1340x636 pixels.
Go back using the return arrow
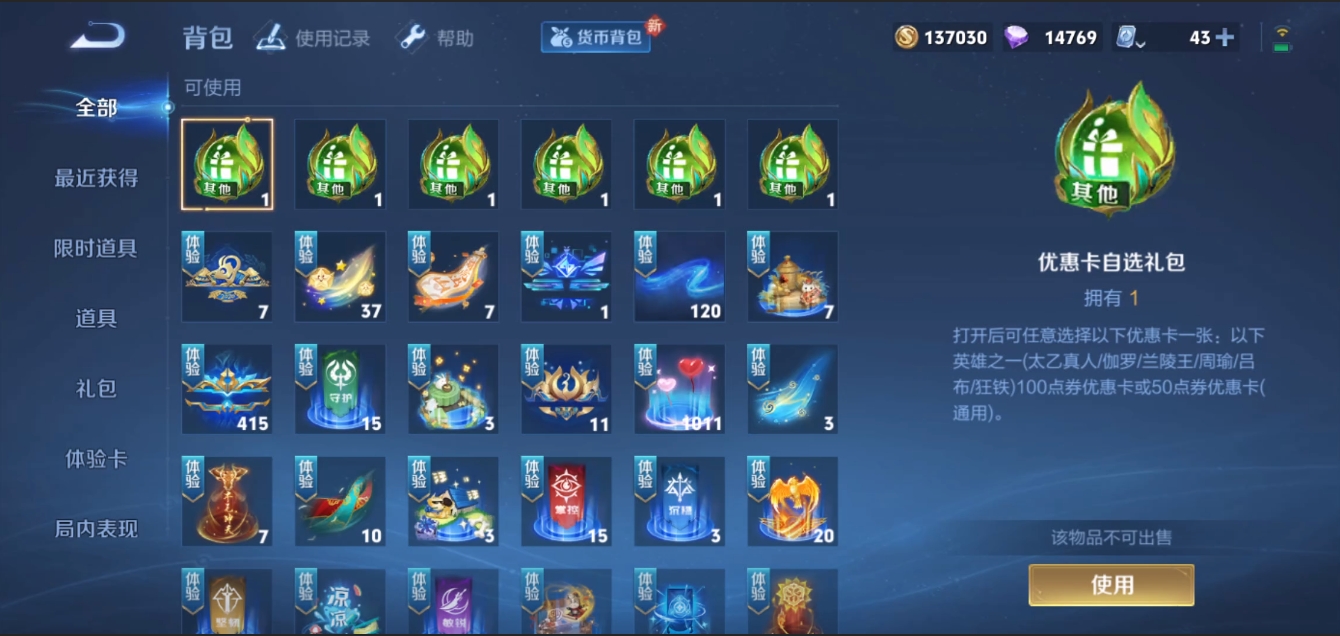tap(97, 37)
